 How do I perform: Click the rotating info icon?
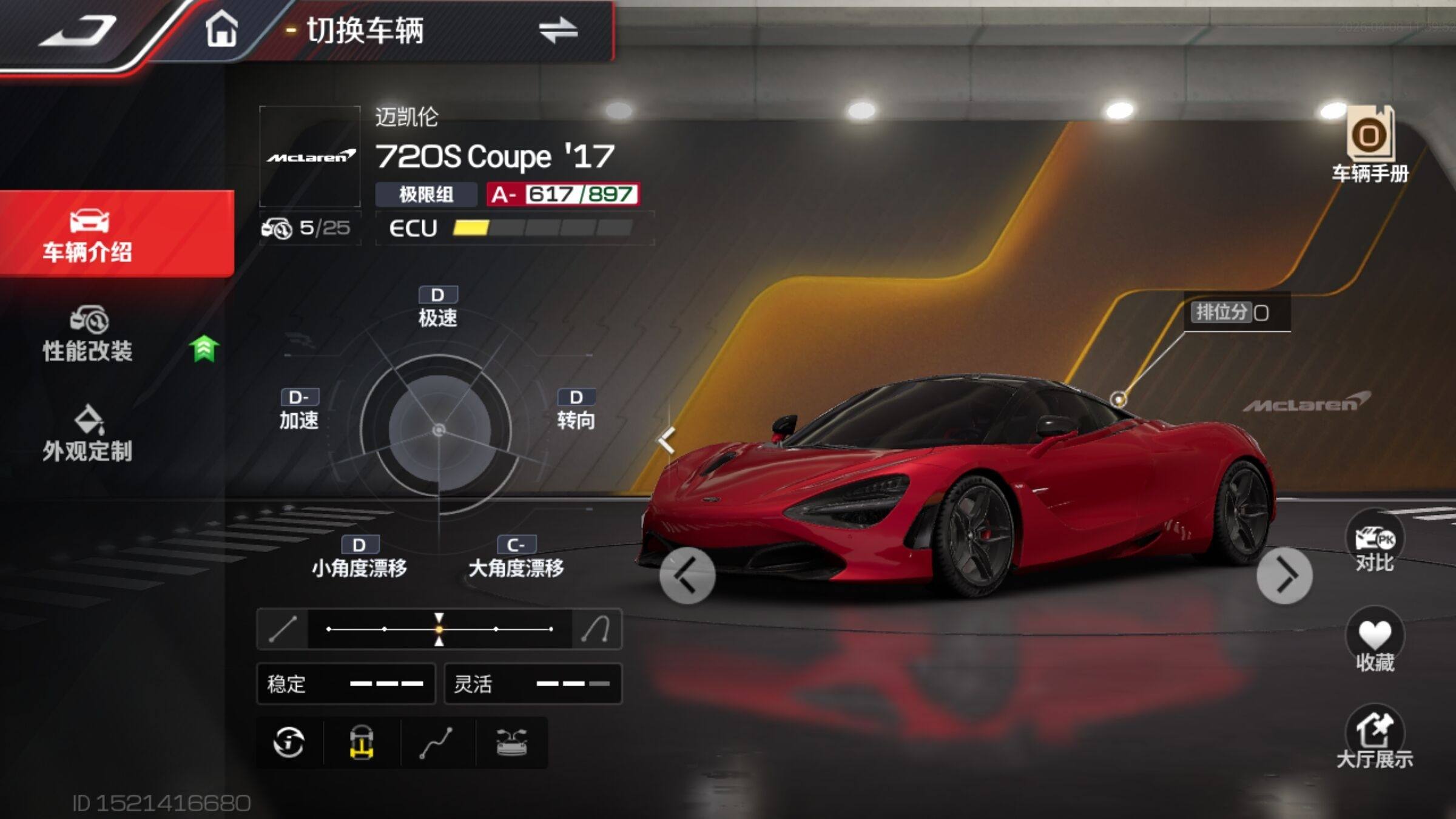289,743
